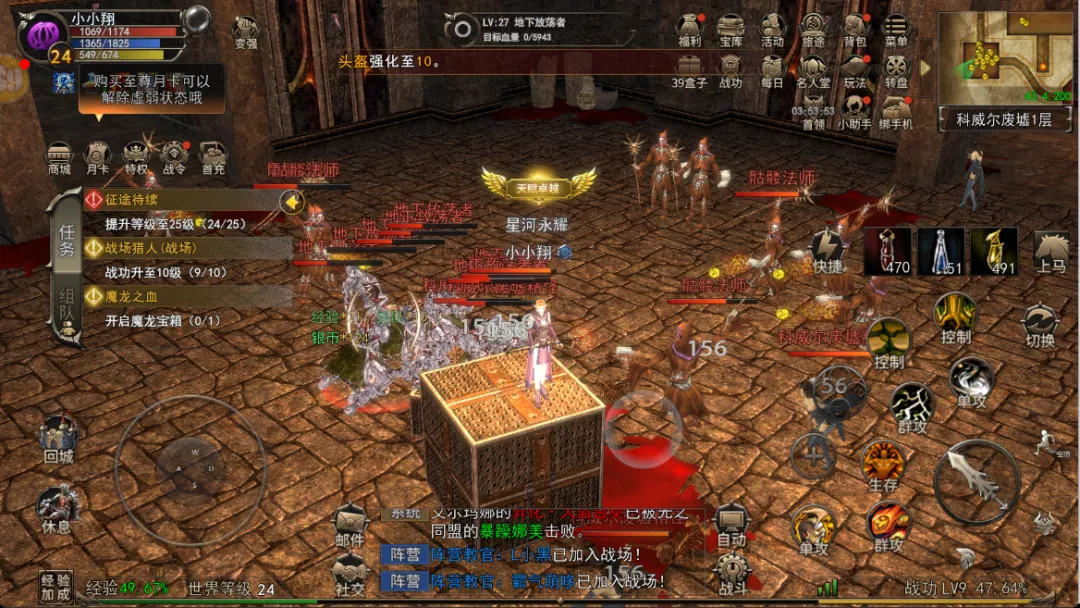Open the 商城 shop
This screenshot has height=608, width=1080.
click(x=59, y=158)
